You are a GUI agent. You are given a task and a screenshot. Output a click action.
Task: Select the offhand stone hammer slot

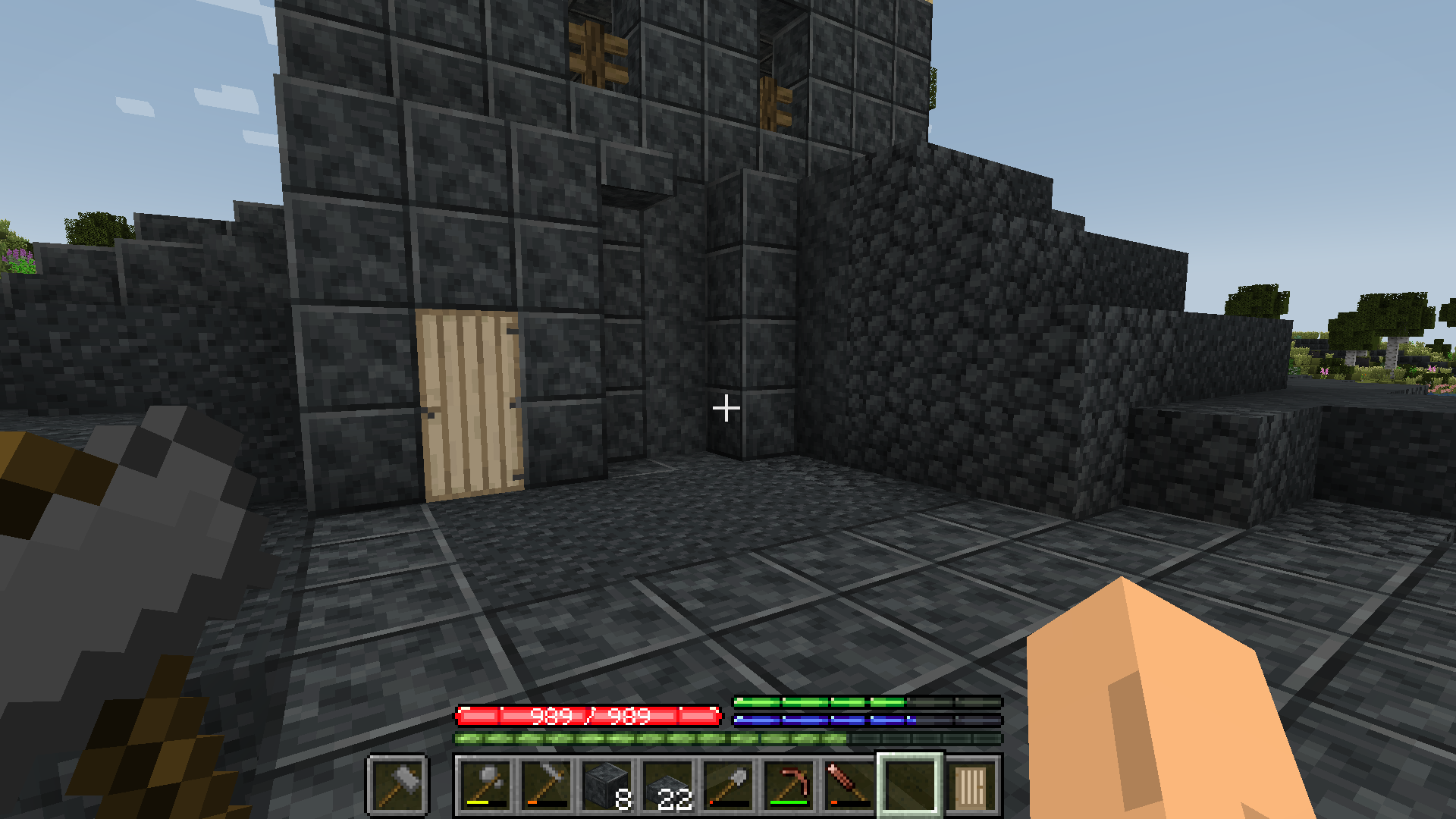[398, 784]
